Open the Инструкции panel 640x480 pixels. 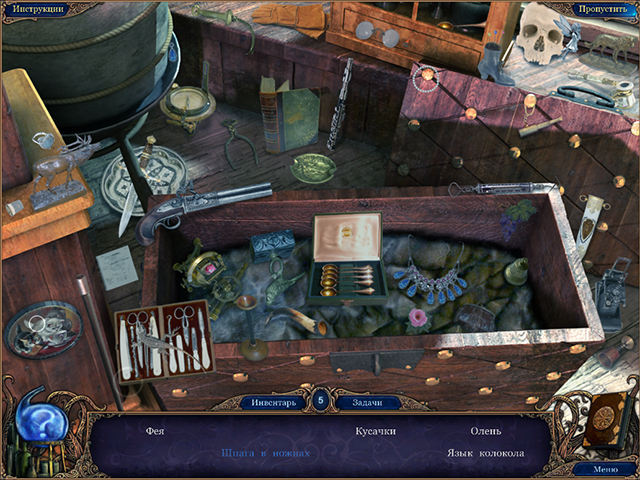[39, 9]
